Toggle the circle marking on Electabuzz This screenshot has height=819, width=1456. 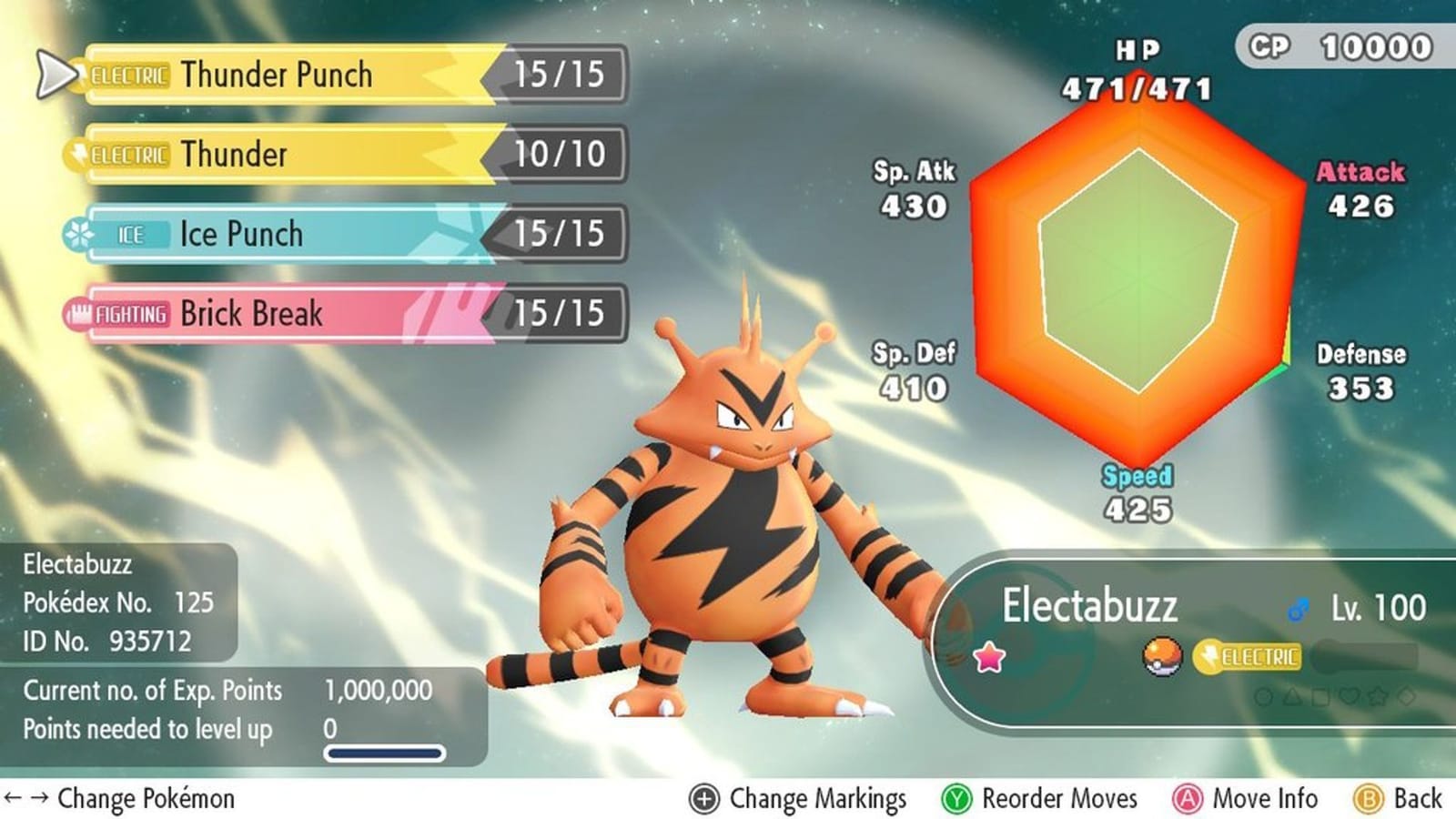tap(1263, 696)
